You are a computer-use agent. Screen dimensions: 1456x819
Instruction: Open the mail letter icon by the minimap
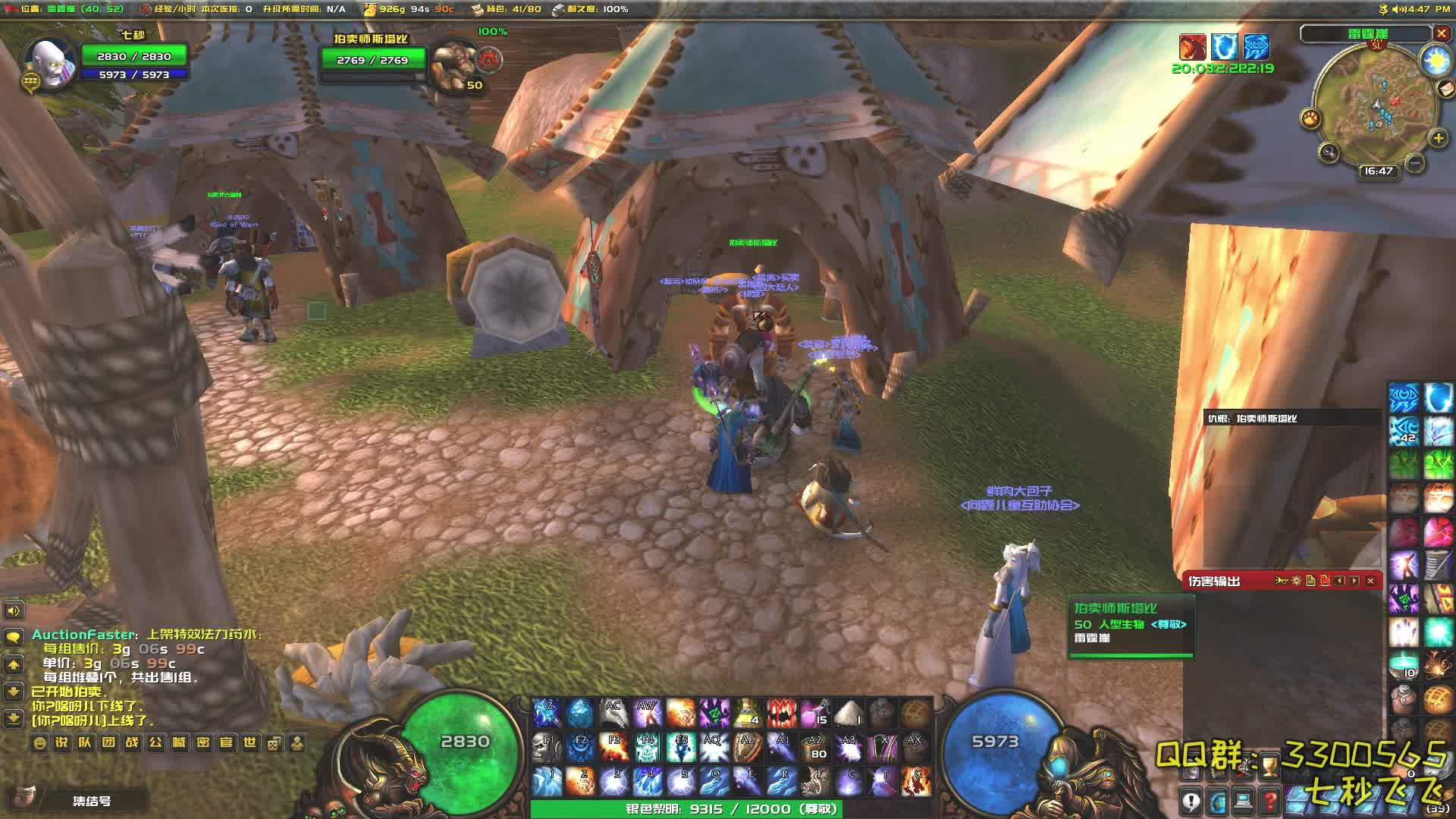click(x=1446, y=89)
